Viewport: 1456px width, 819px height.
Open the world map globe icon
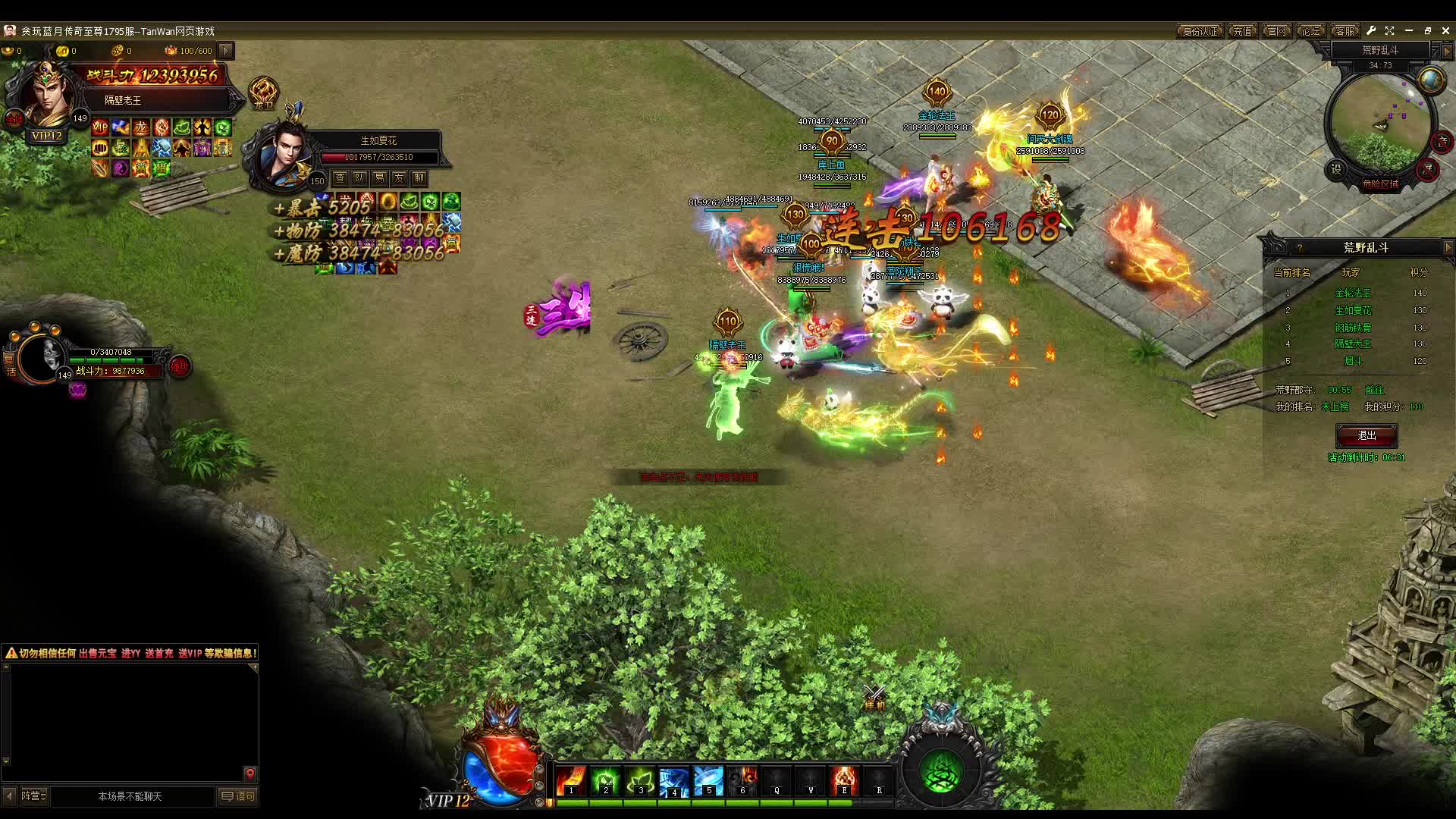point(1431,80)
